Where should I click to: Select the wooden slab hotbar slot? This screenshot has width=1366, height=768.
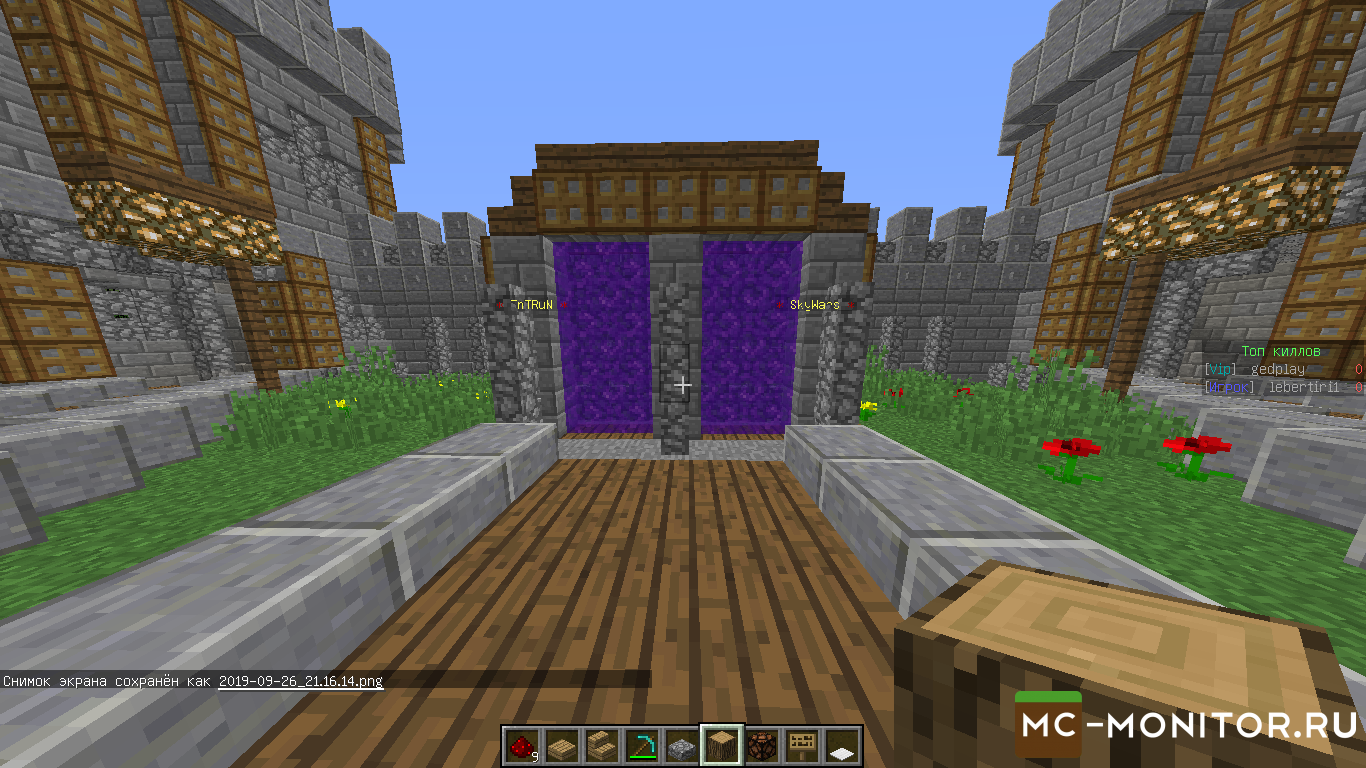coord(562,746)
